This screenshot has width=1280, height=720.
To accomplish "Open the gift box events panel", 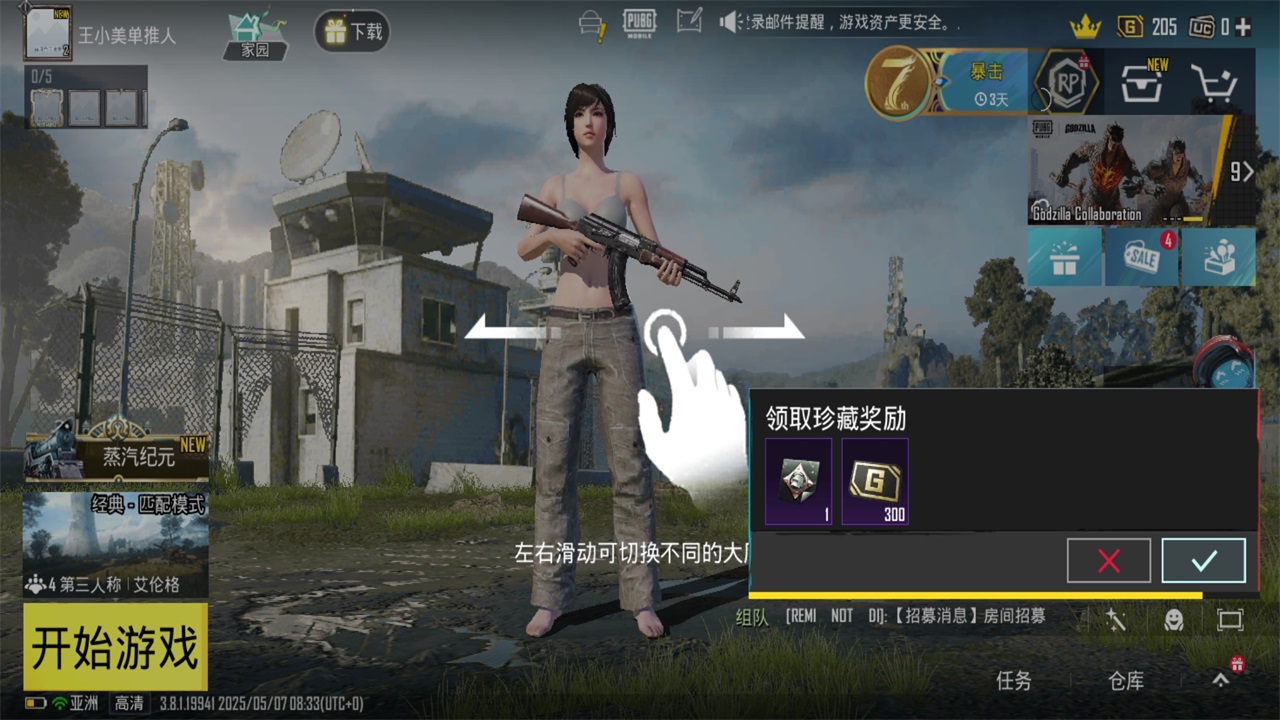I will [1063, 257].
